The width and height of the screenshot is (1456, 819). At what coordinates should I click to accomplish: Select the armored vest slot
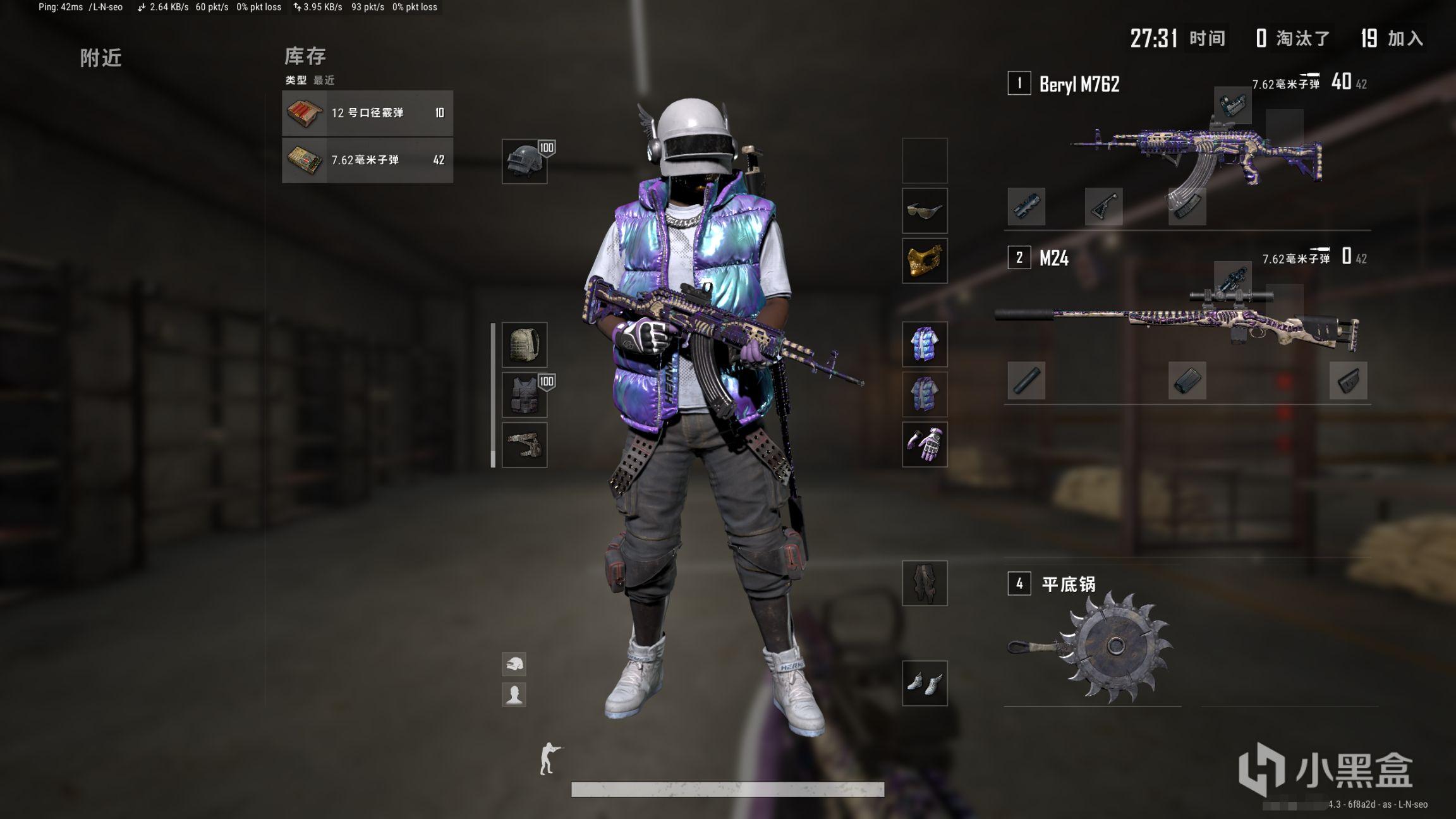525,395
